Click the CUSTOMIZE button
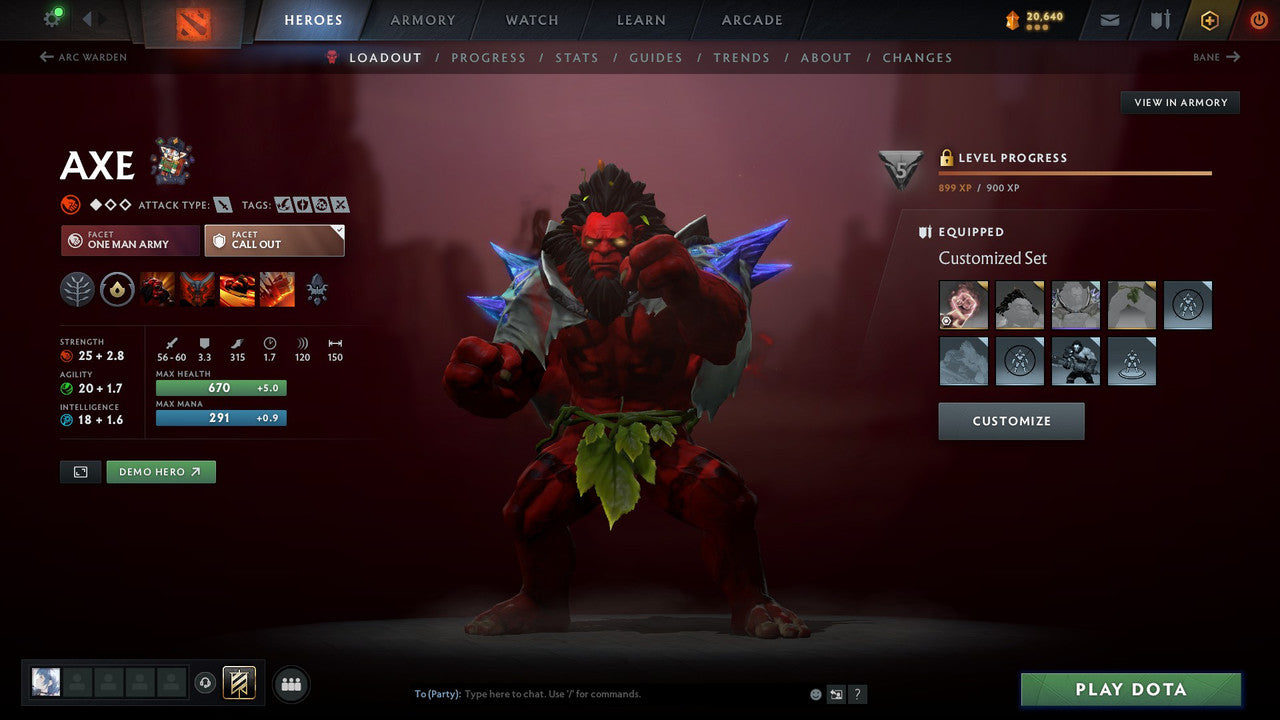The width and height of the screenshot is (1280, 720). click(1011, 420)
